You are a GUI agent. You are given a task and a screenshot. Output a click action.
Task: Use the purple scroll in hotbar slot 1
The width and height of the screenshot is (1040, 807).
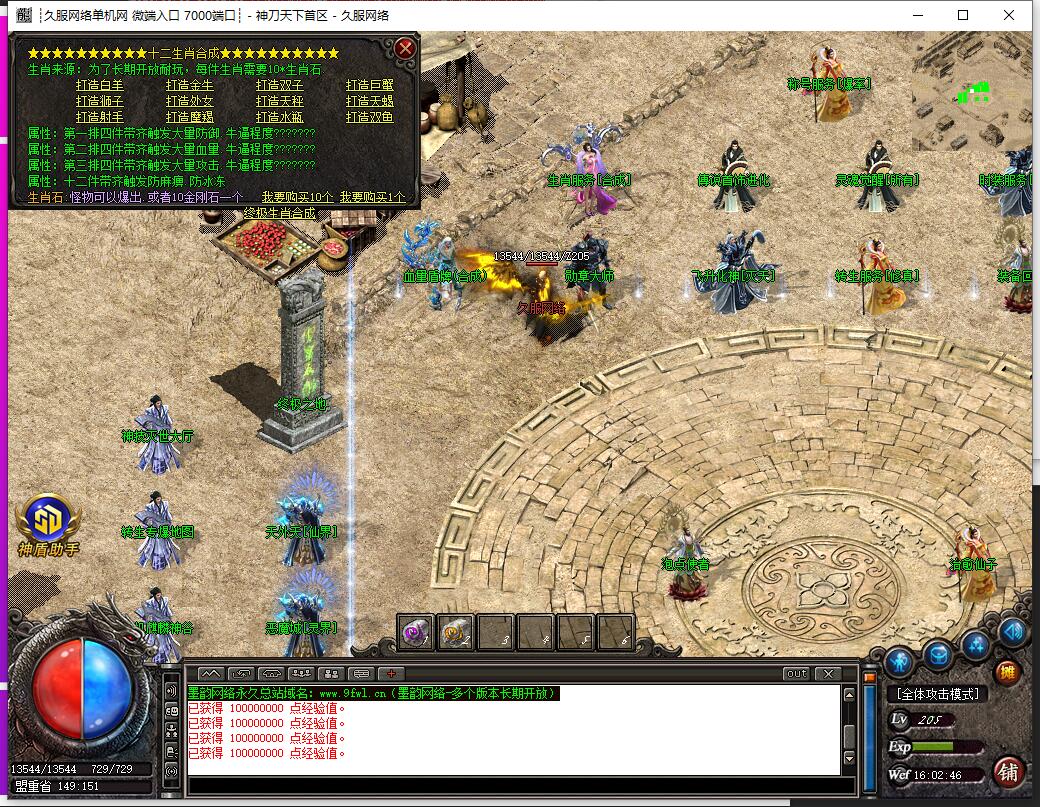point(416,631)
